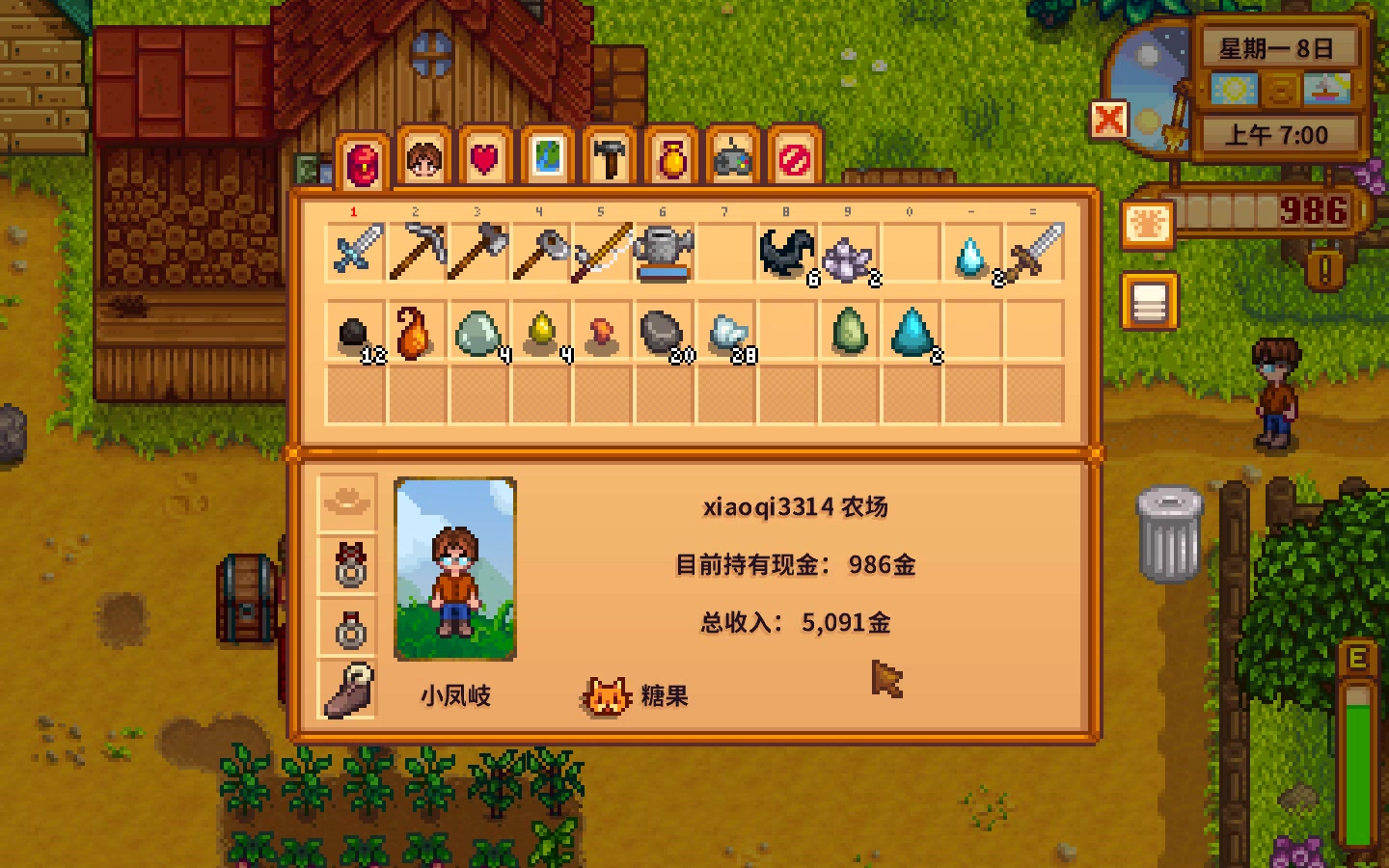The height and width of the screenshot is (868, 1389).
Task: Switch to the Skills tab with the face icon
Action: (x=423, y=159)
